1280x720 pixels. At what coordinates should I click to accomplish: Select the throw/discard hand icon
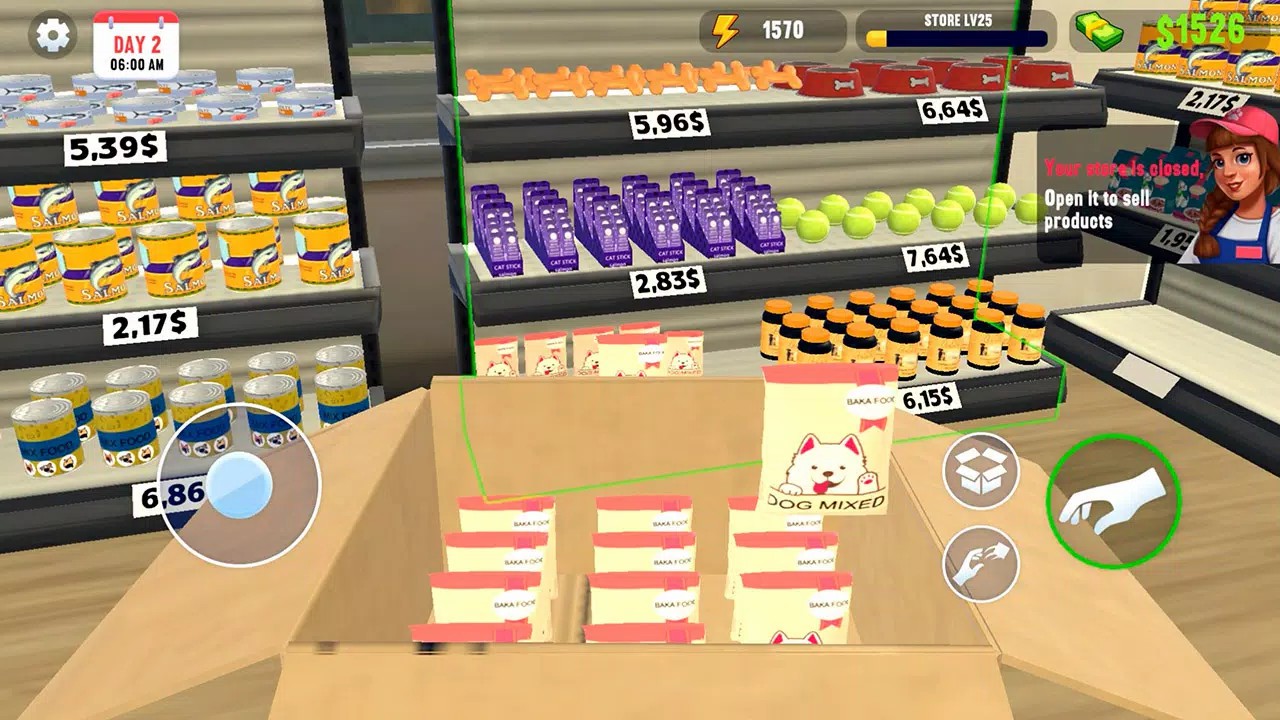pyautogui.click(x=981, y=560)
